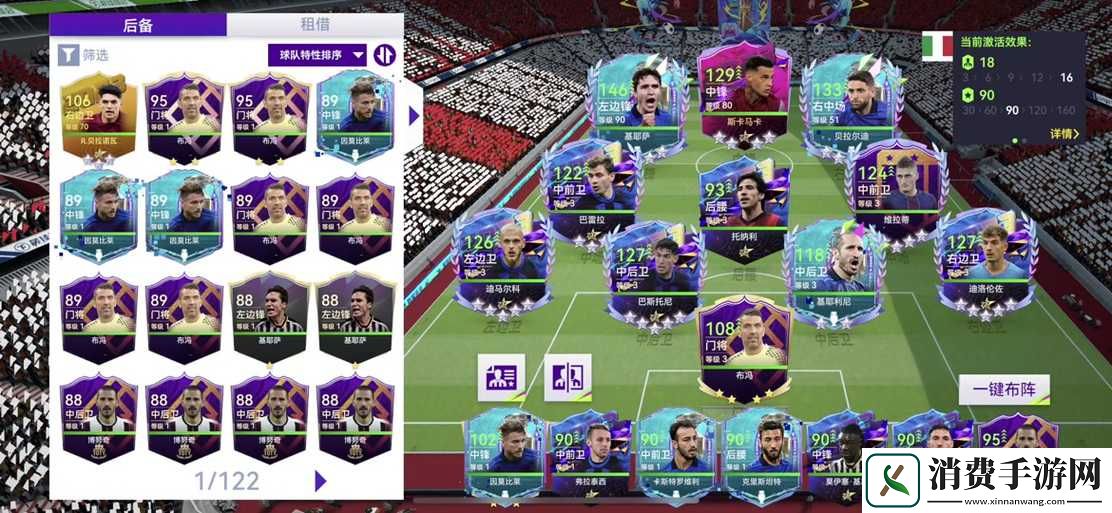
Task: Select the 106 右边卫 R.贝拉诺瓦 card
Action: [103, 118]
